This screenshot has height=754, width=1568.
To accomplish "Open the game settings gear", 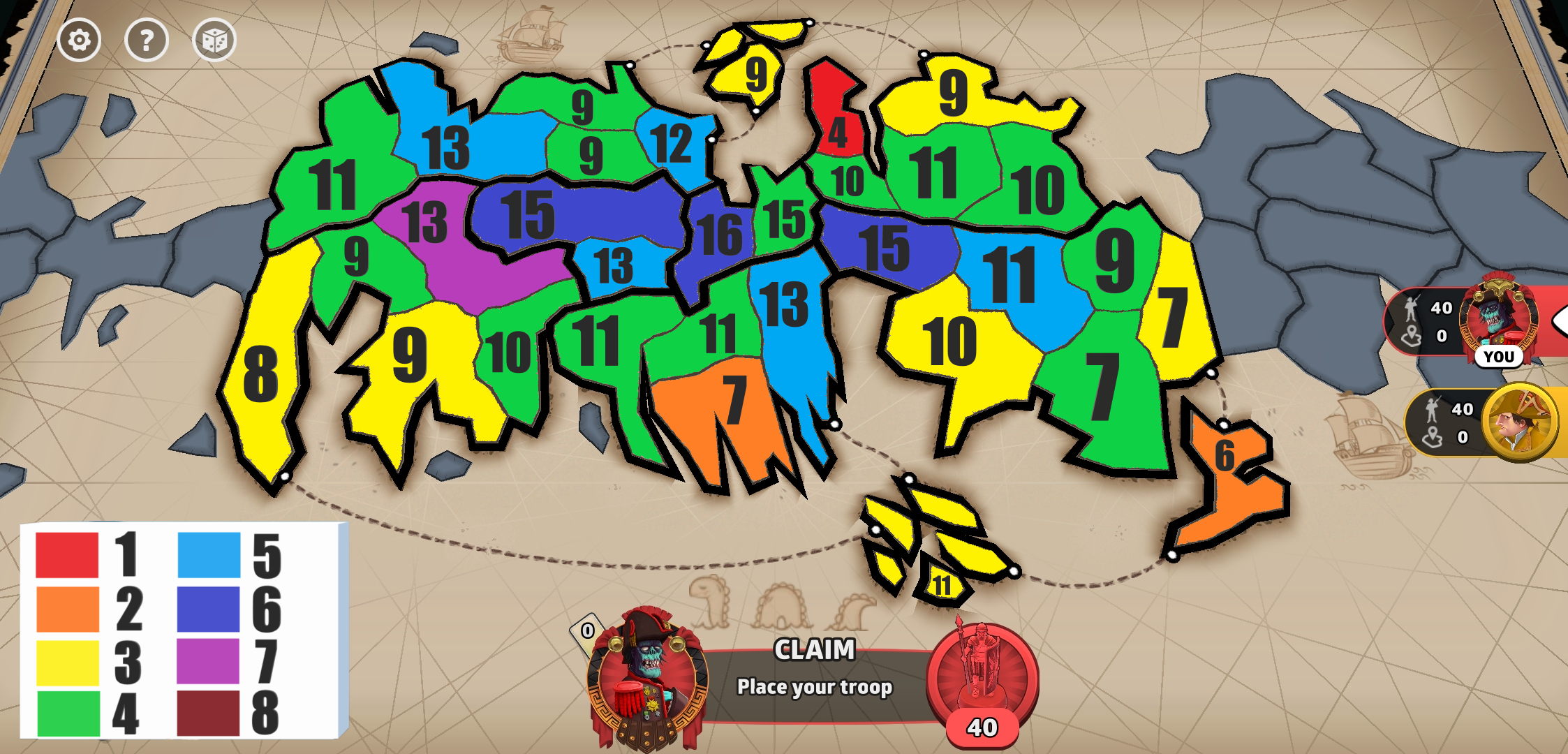I will [x=79, y=40].
